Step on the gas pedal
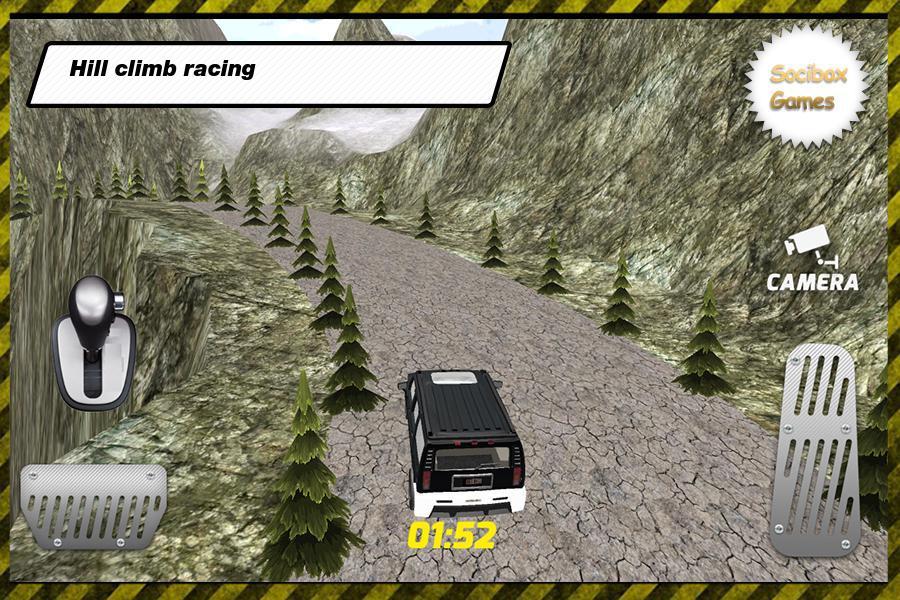 [x=815, y=449]
